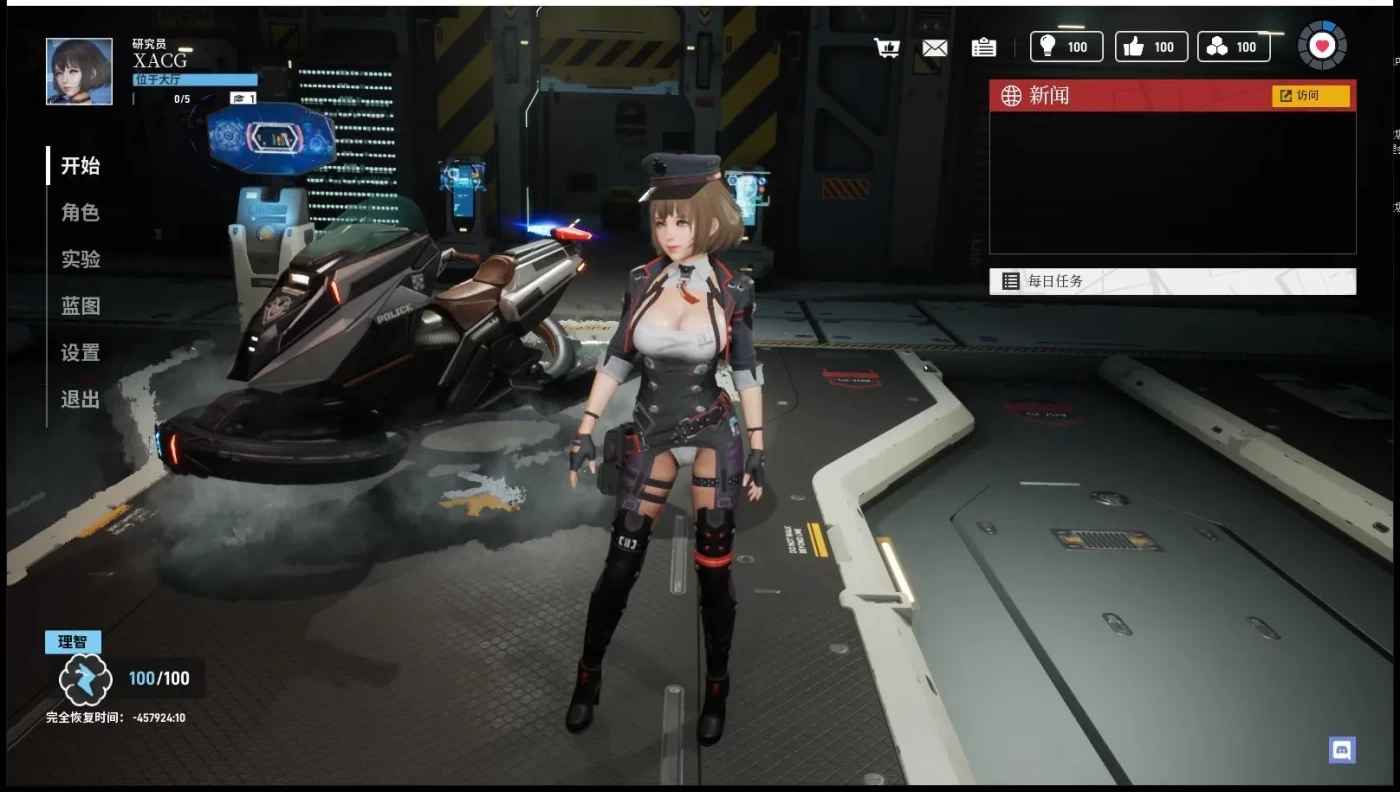Click the lightbulb currency counter

pyautogui.click(x=1066, y=47)
